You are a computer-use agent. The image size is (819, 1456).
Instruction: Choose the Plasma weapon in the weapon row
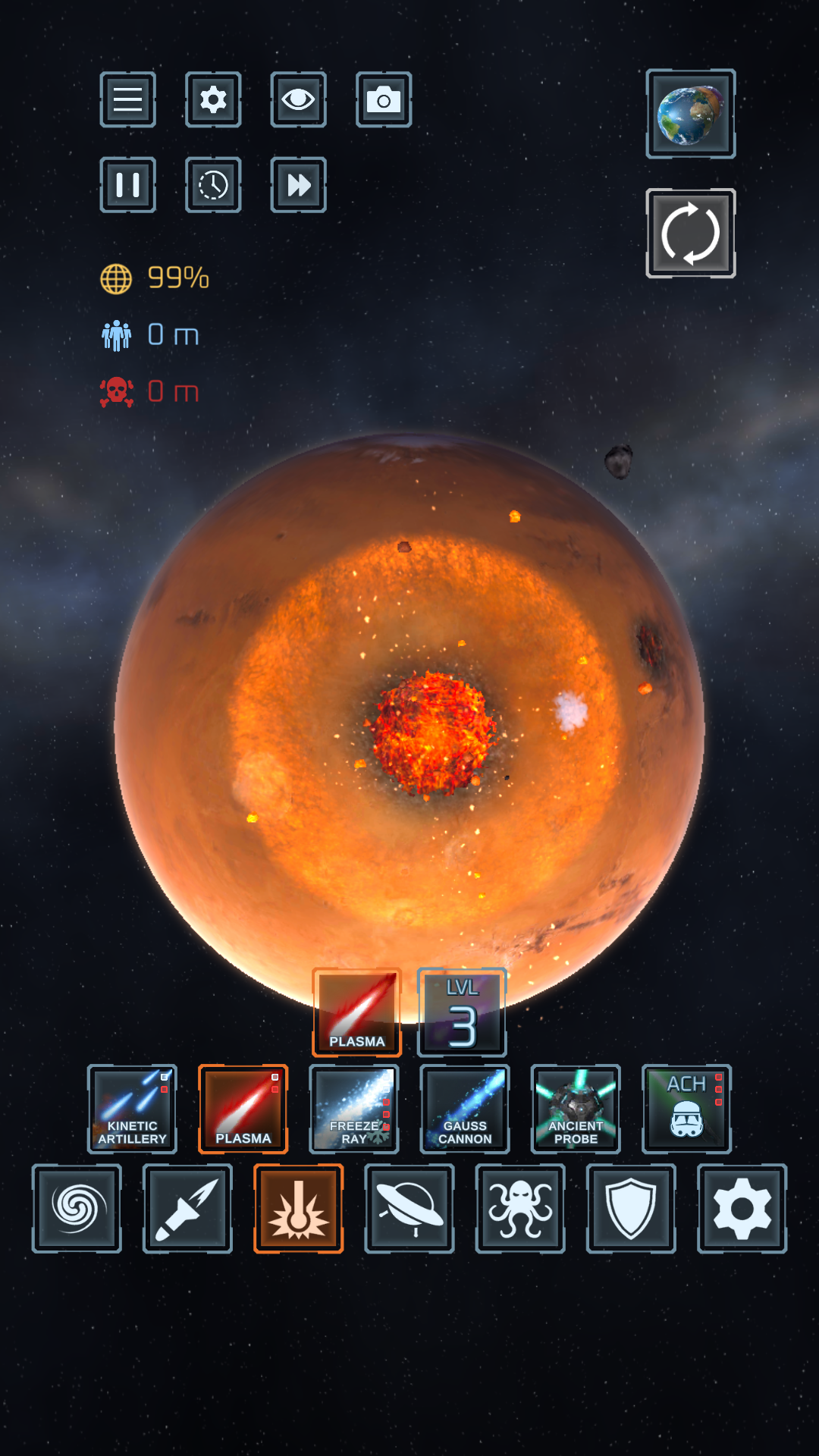click(x=243, y=1109)
